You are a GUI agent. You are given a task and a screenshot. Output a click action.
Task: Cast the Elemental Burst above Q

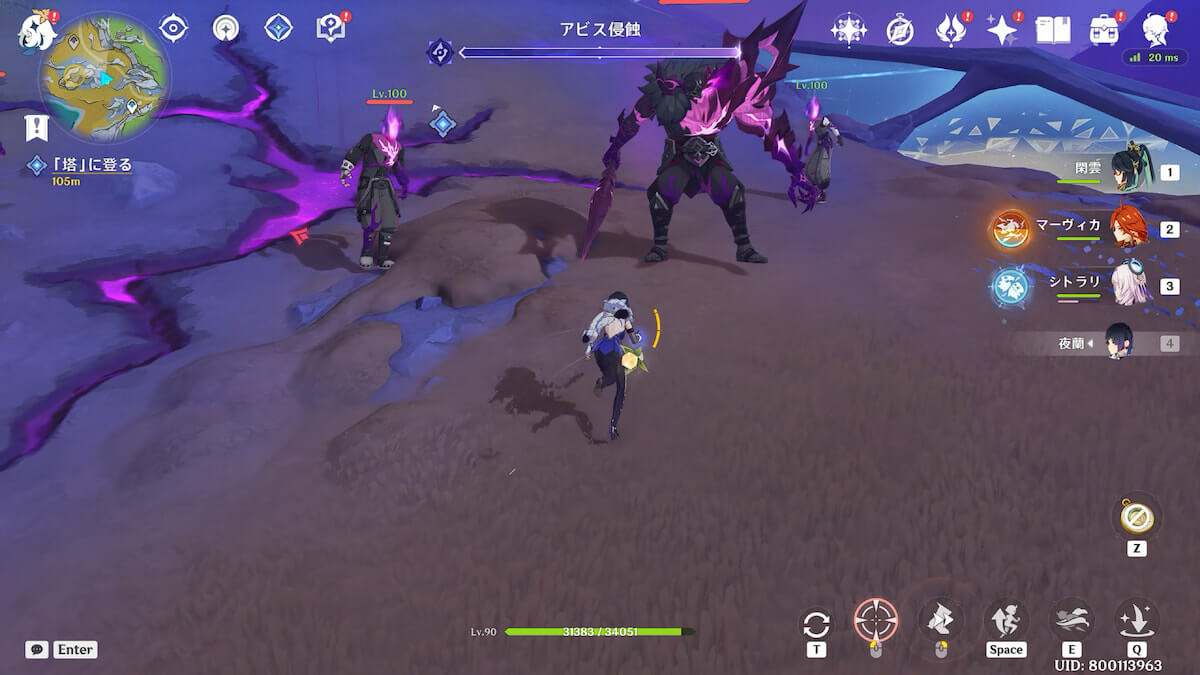1136,620
